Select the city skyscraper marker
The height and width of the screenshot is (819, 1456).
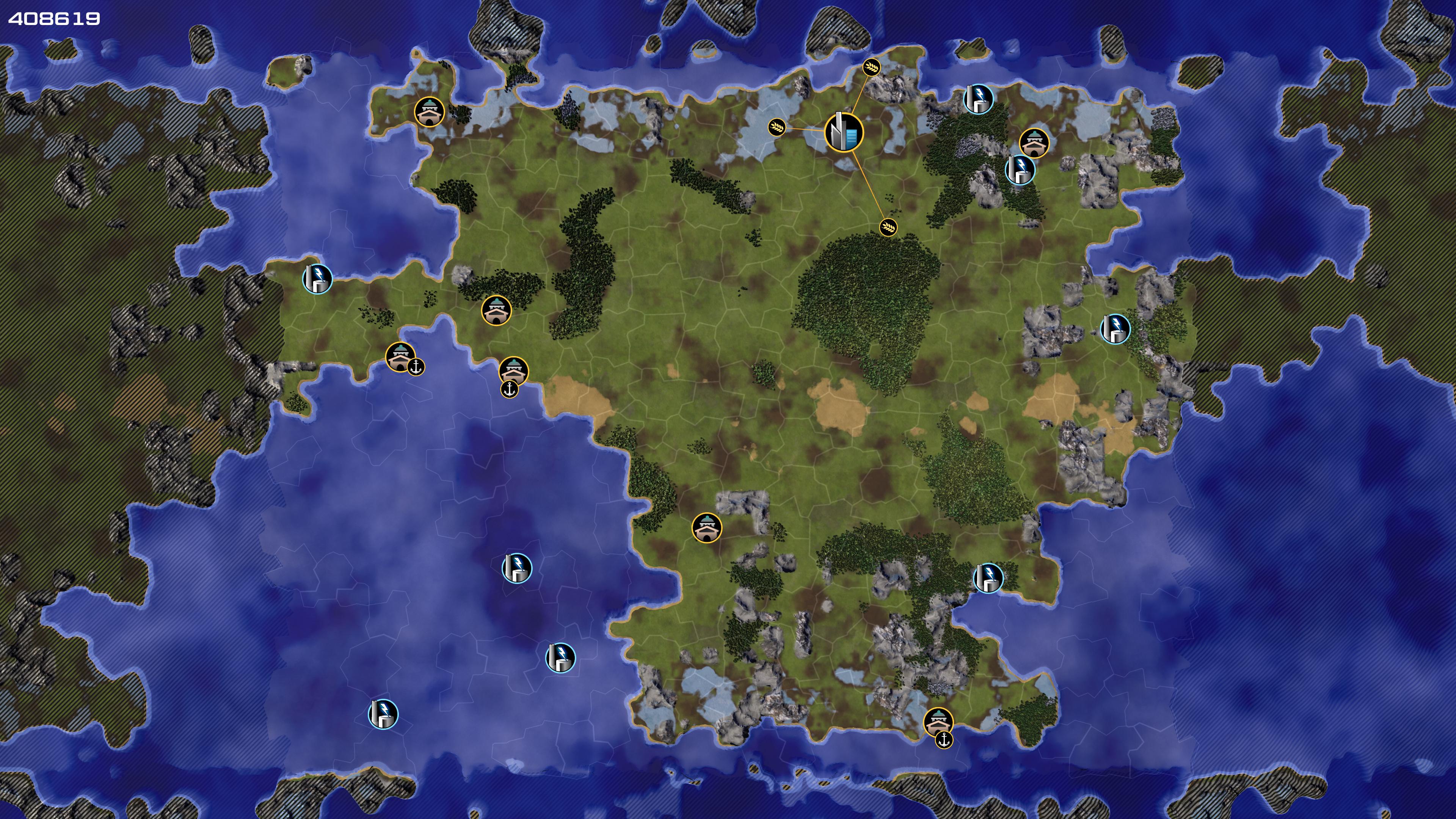click(843, 132)
